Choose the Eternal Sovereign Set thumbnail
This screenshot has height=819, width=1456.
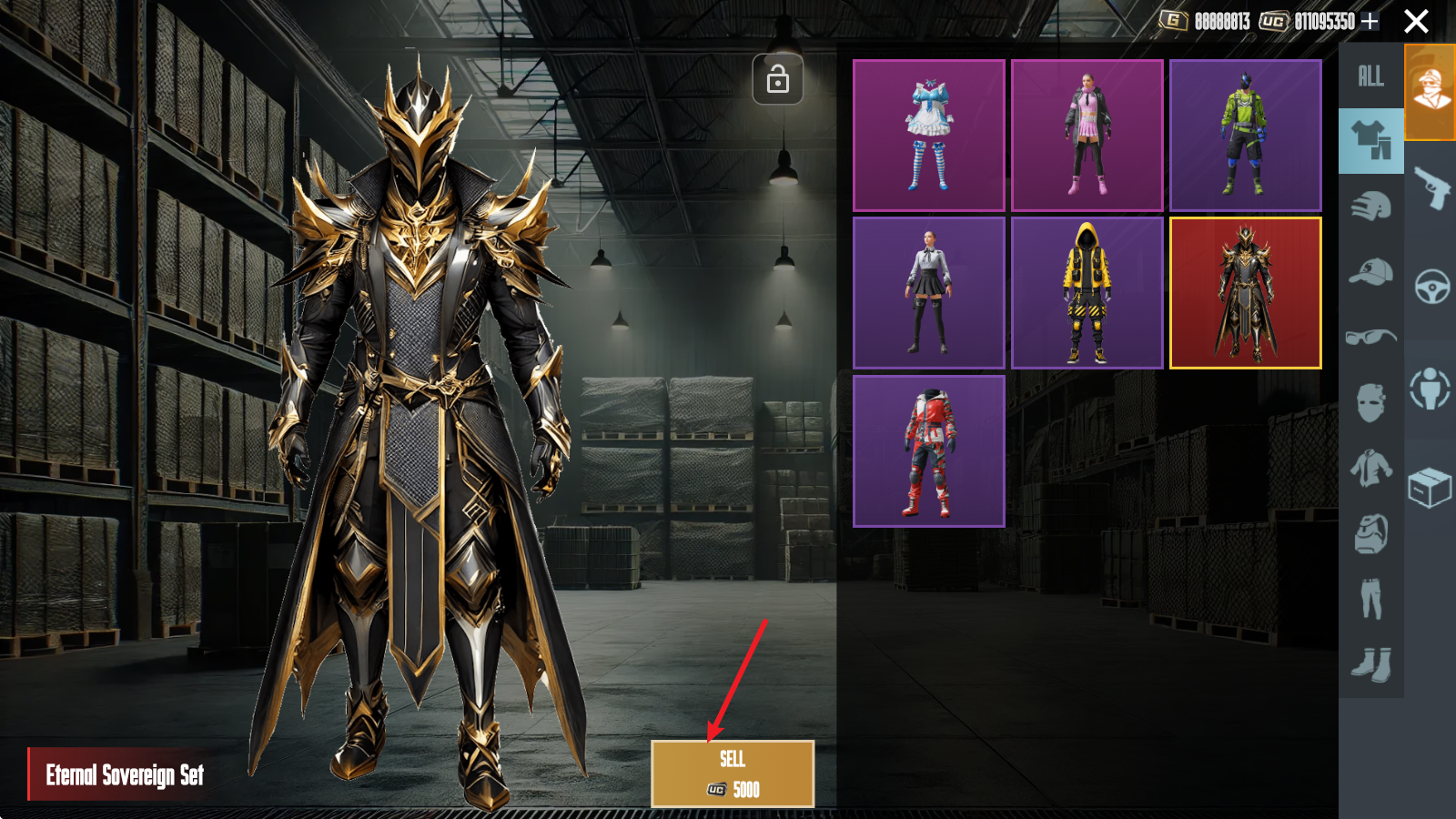click(x=1245, y=293)
